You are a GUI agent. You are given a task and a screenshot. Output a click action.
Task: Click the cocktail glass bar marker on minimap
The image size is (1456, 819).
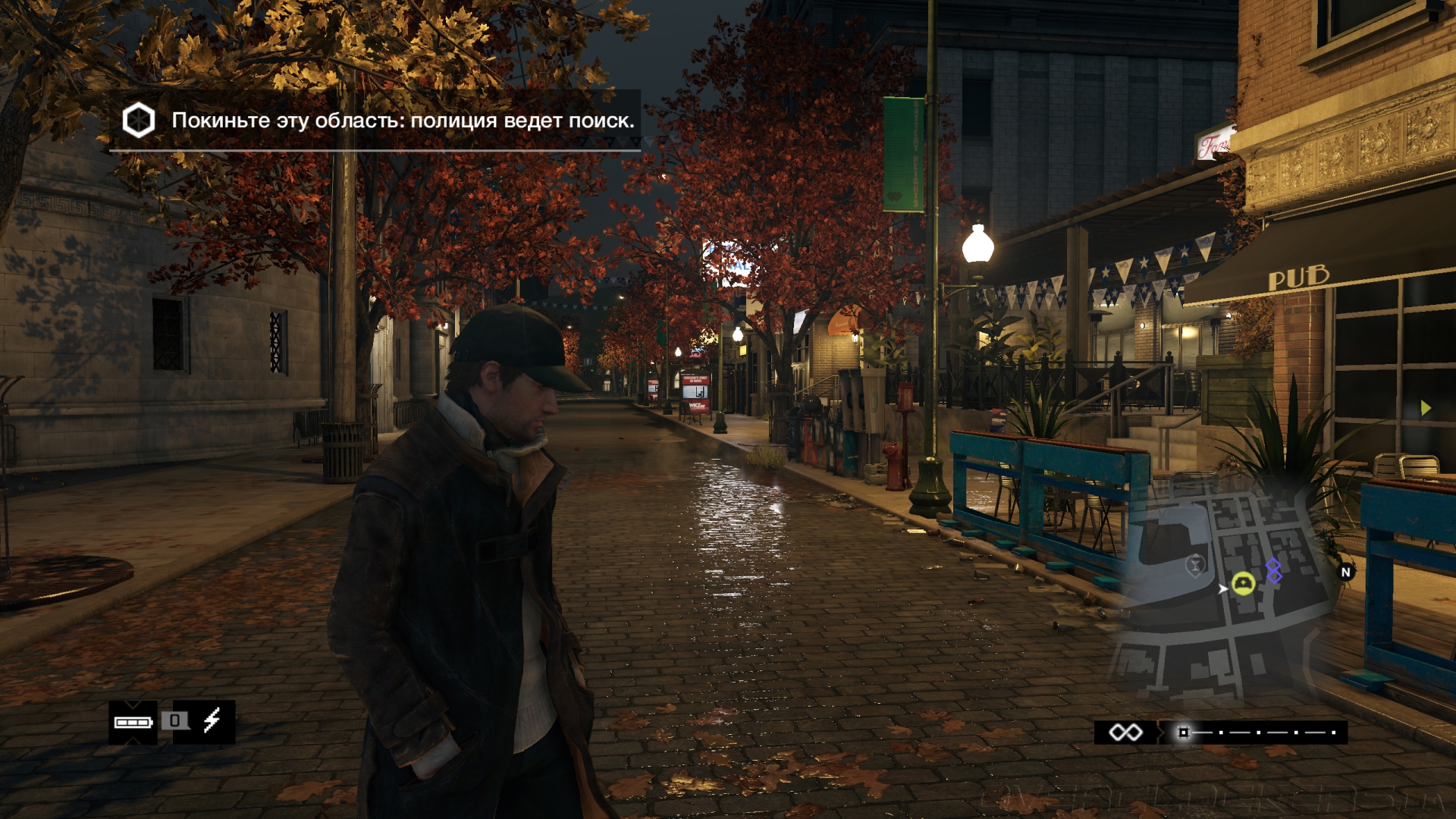(1196, 565)
